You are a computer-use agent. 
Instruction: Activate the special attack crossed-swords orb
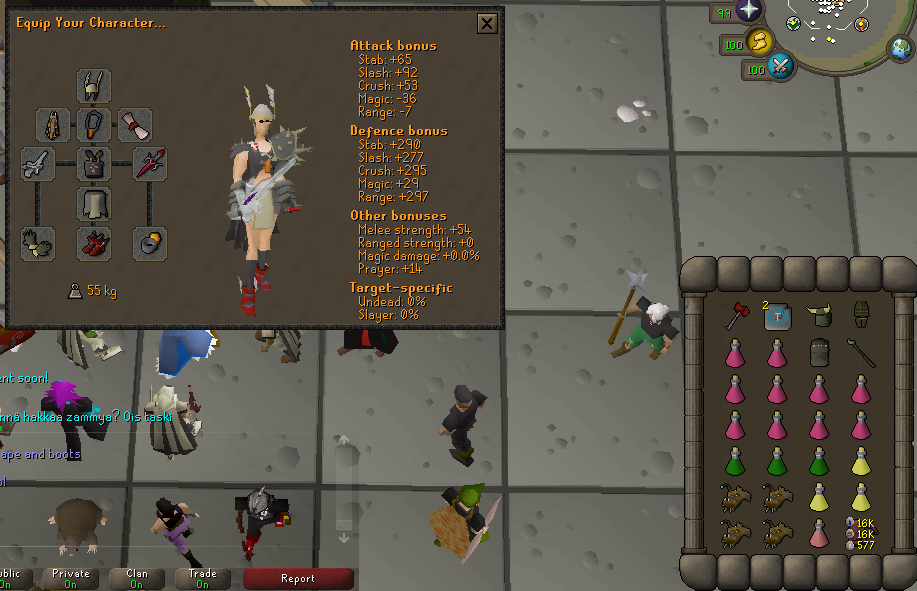[x=780, y=68]
